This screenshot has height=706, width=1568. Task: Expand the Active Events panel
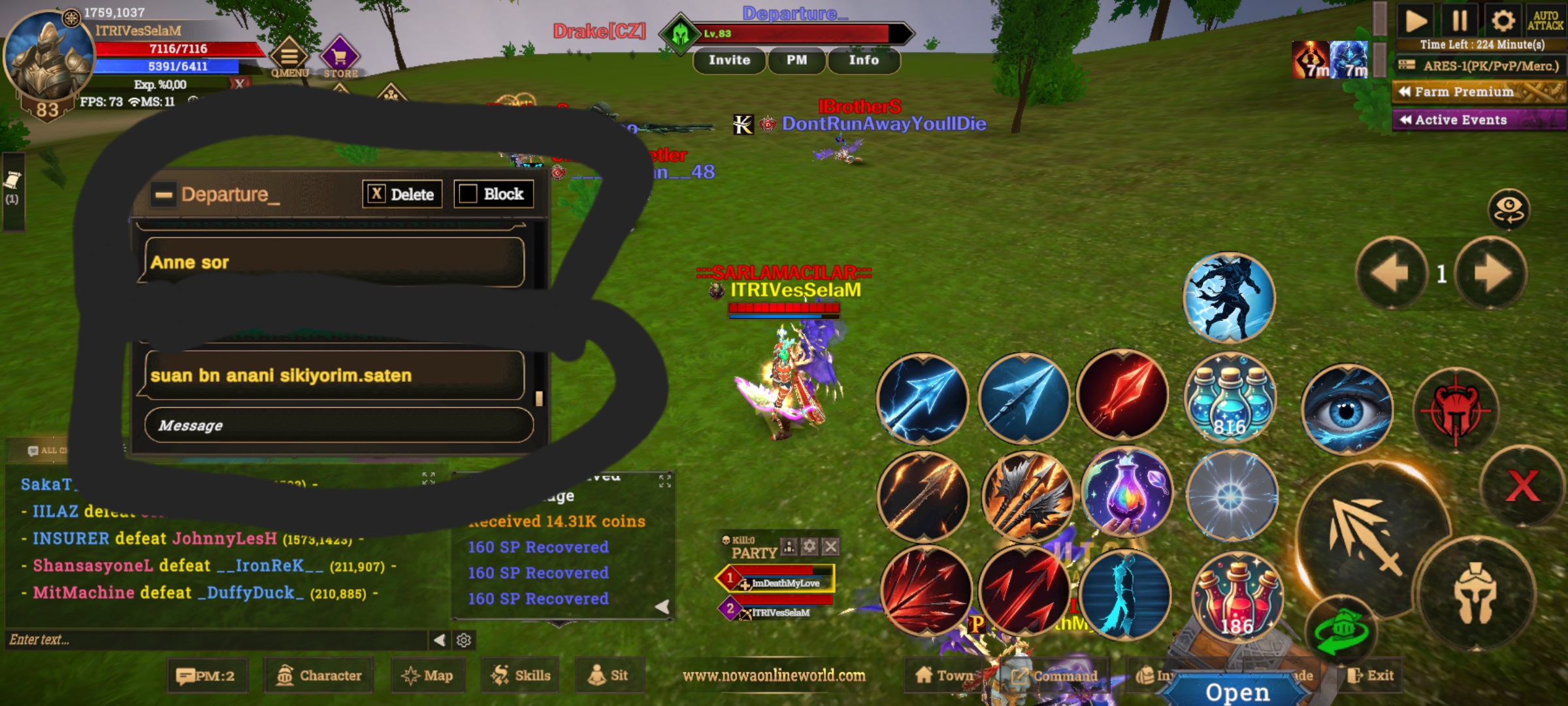pos(1479,120)
